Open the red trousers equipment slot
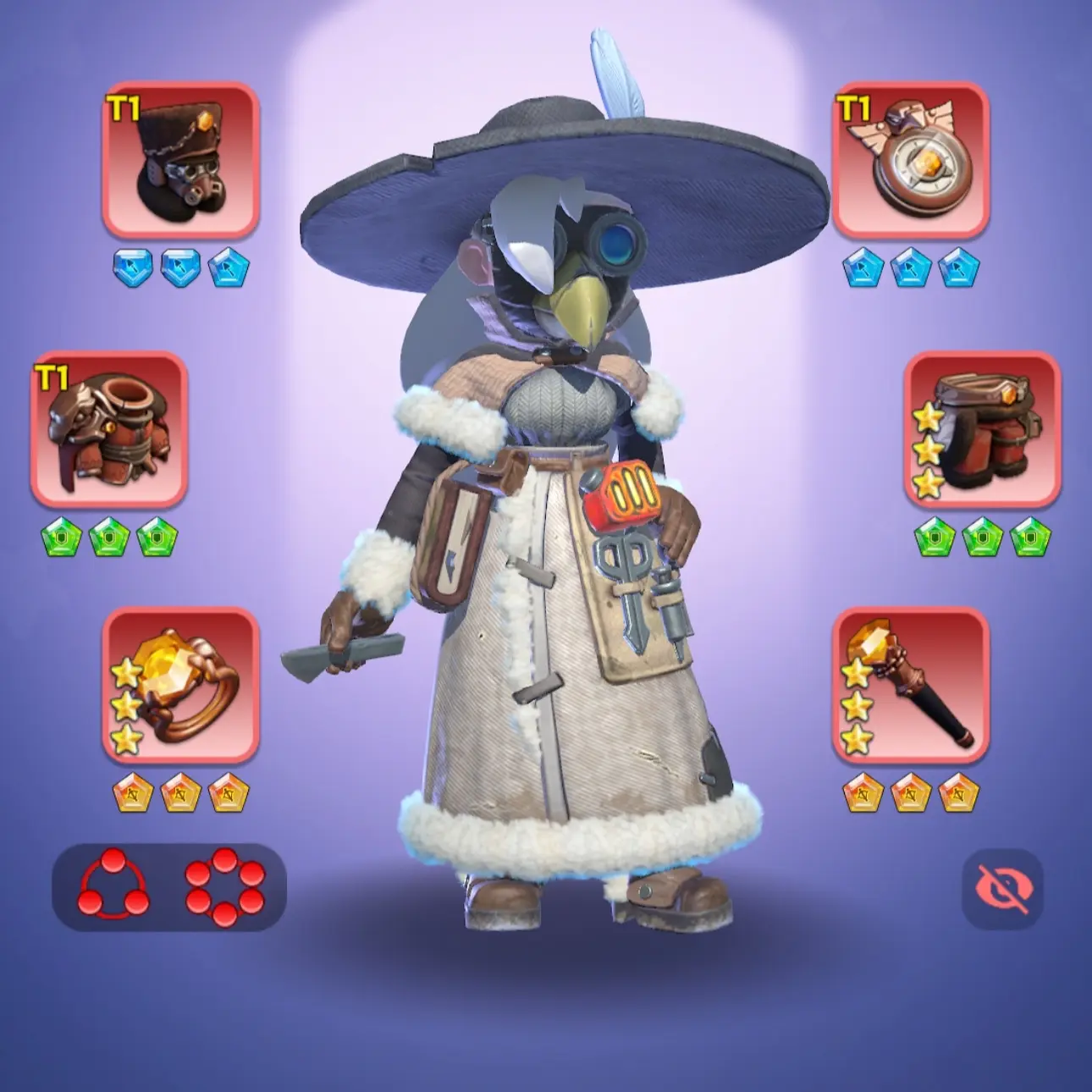 point(982,429)
